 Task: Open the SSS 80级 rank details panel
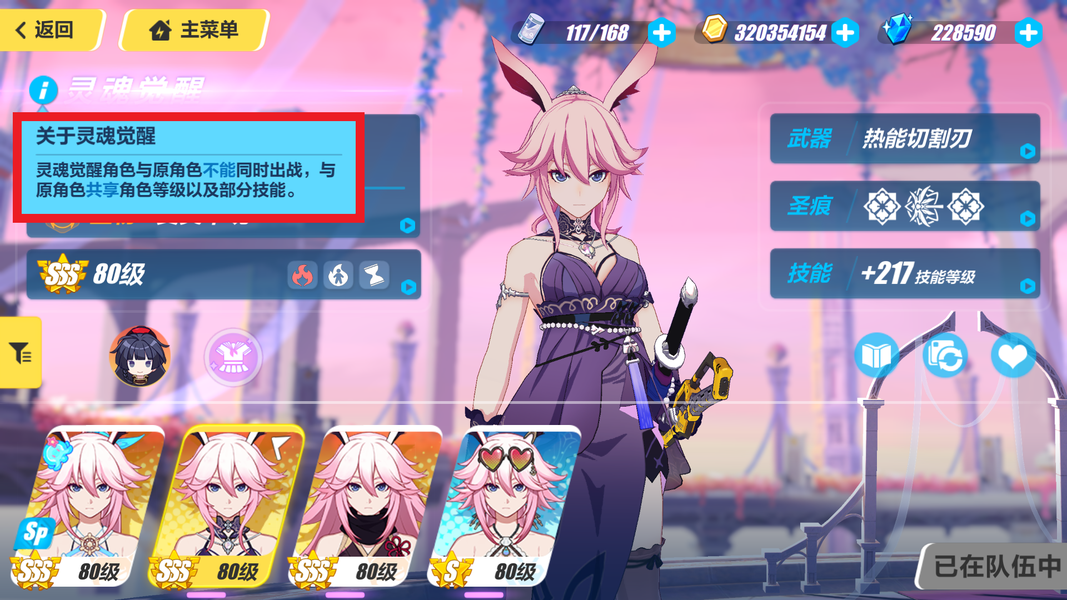point(222,274)
